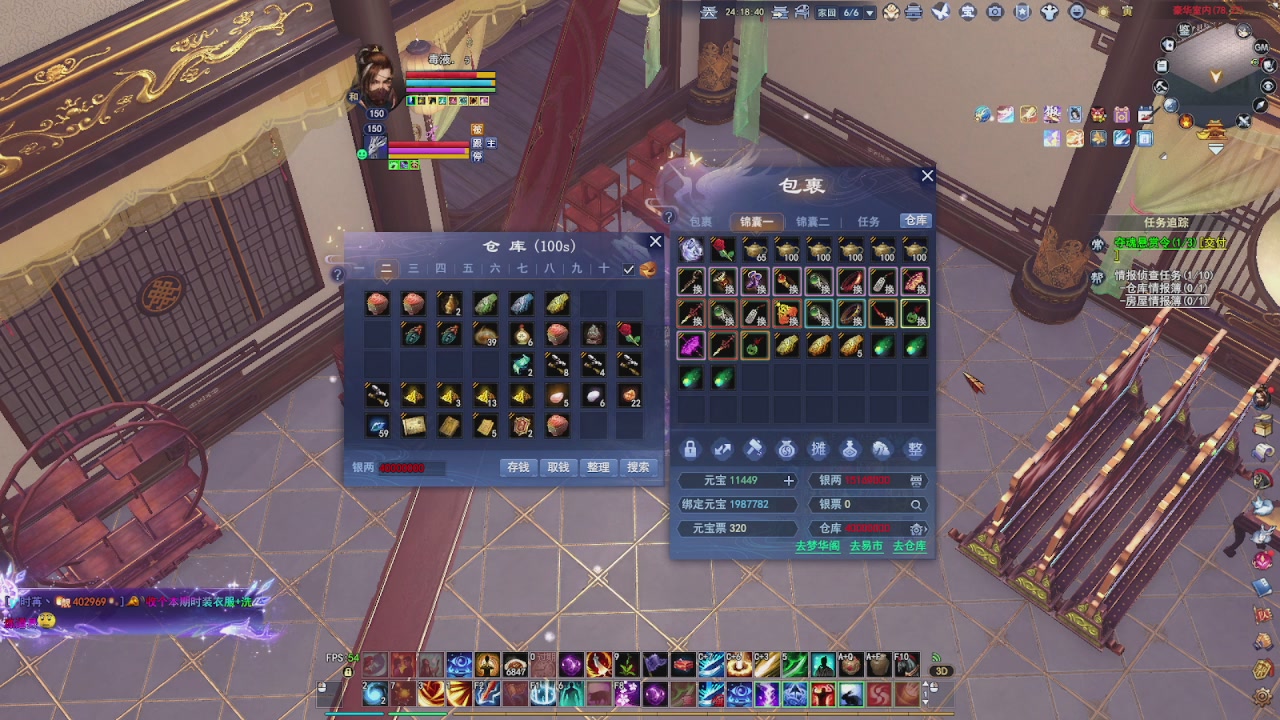The image size is (1280, 720).
Task: Open the 摊 stall button in bag
Action: pos(818,450)
